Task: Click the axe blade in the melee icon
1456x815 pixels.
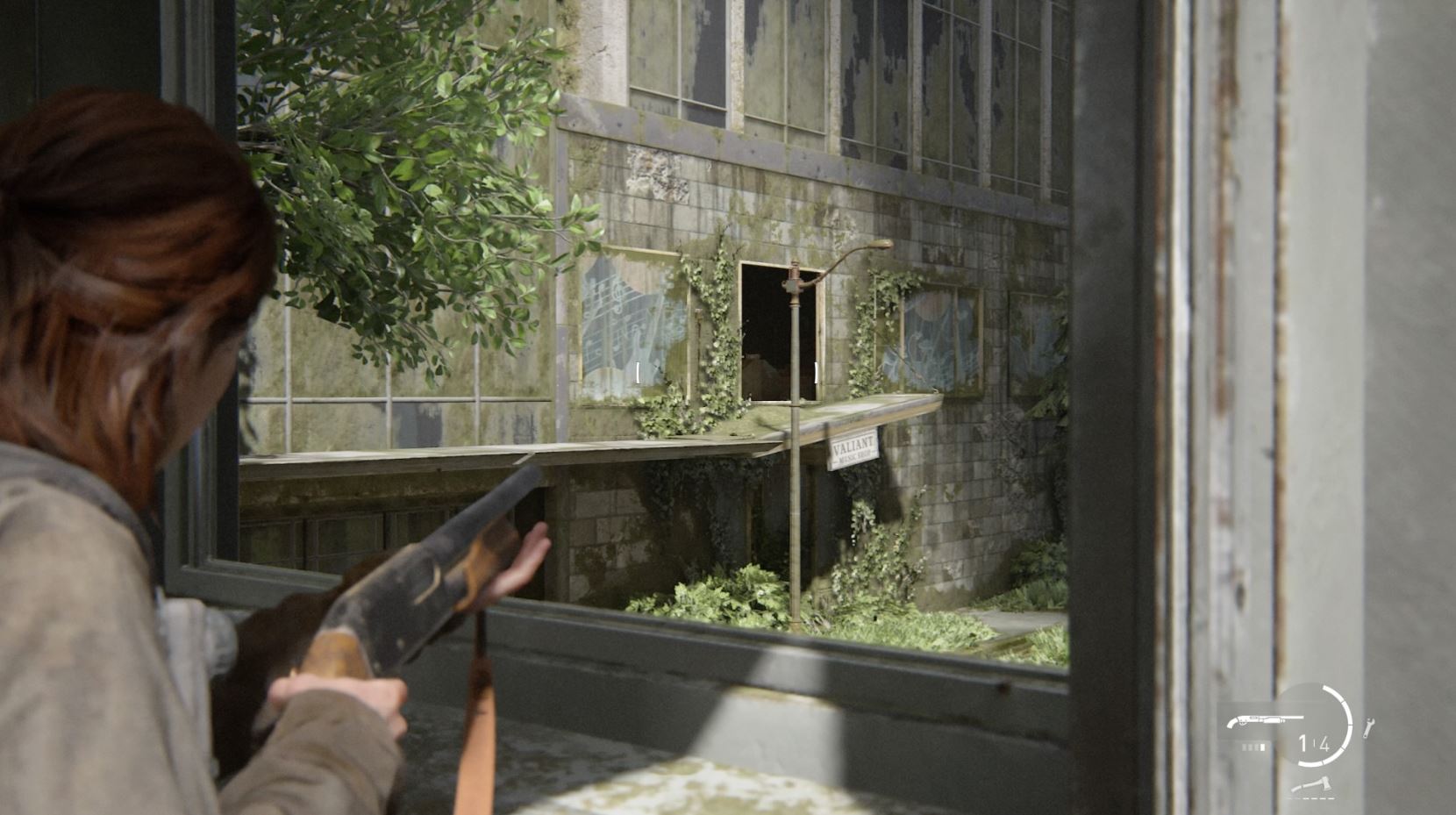Action: (x=1325, y=783)
